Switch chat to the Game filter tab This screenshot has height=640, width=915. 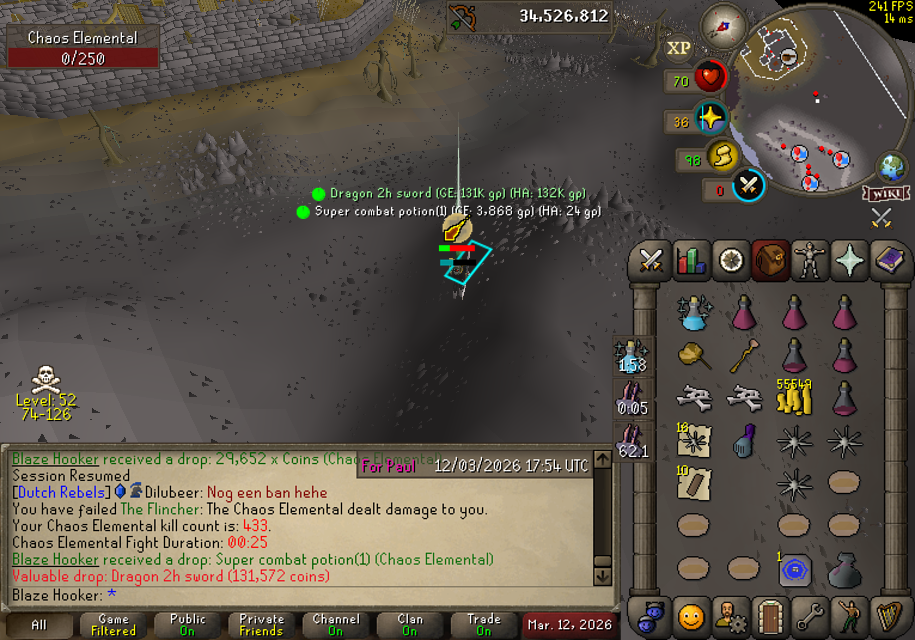tap(113, 625)
